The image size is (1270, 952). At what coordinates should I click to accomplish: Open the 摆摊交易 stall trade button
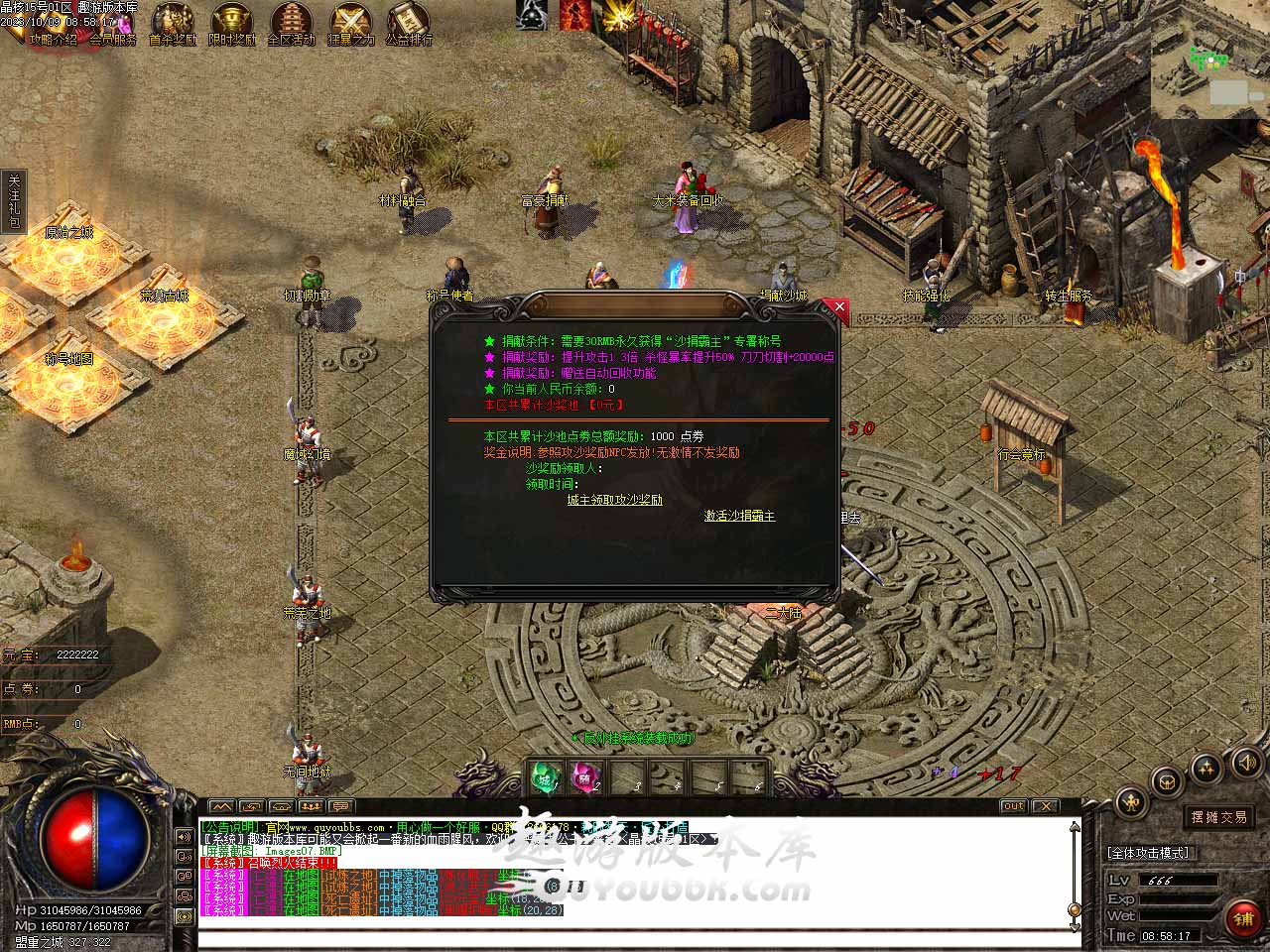(x=1219, y=817)
